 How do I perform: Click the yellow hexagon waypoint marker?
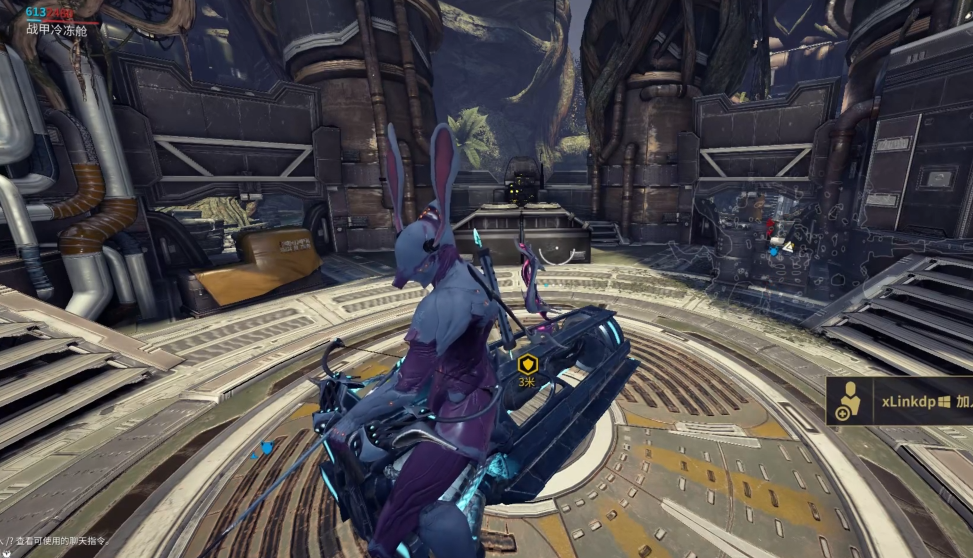[526, 365]
